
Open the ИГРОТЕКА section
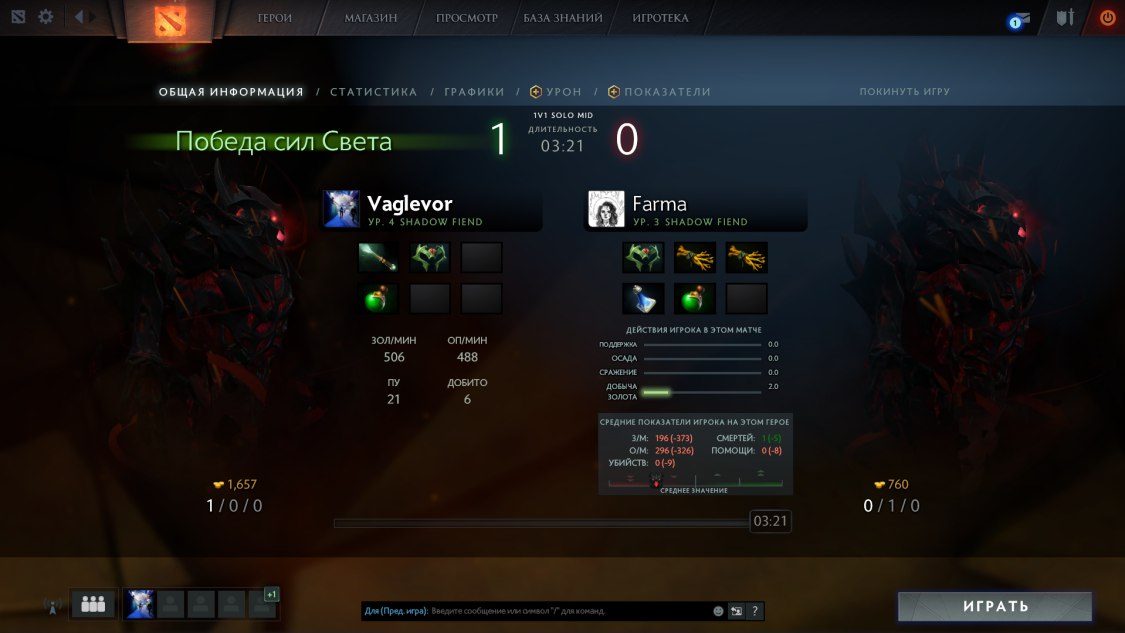[661, 18]
